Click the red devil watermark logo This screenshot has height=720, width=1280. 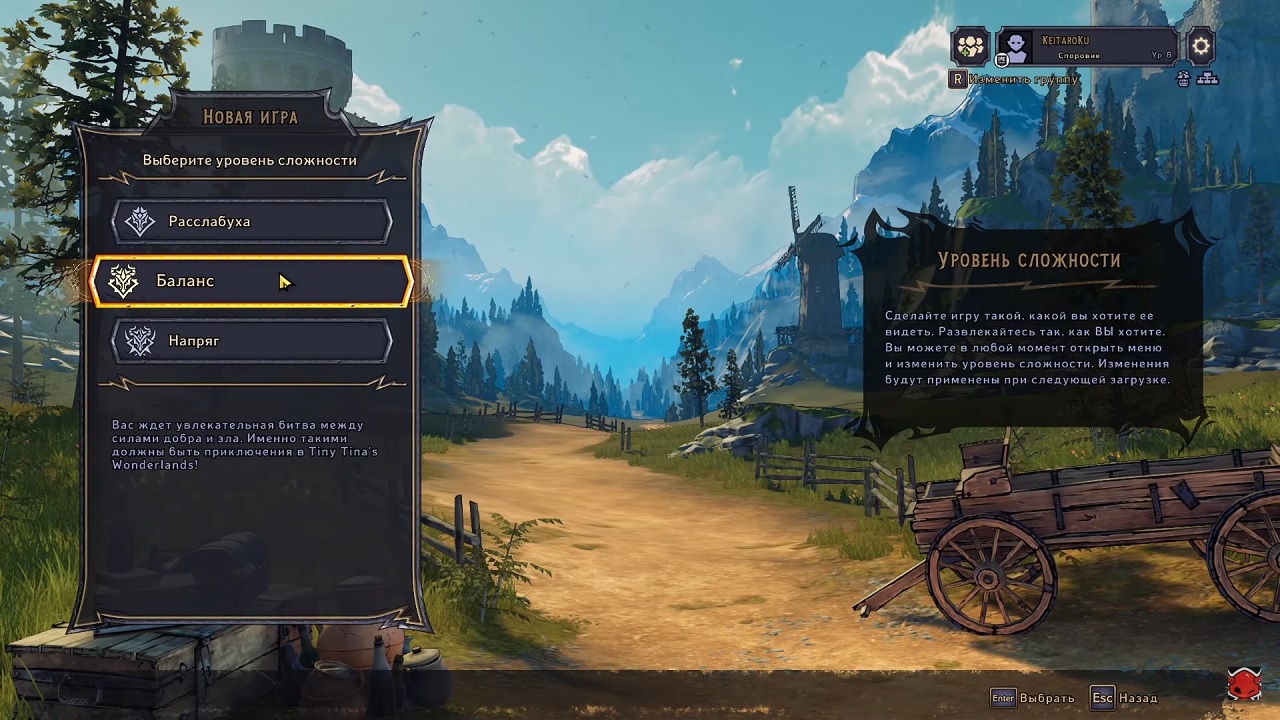pos(1244,685)
